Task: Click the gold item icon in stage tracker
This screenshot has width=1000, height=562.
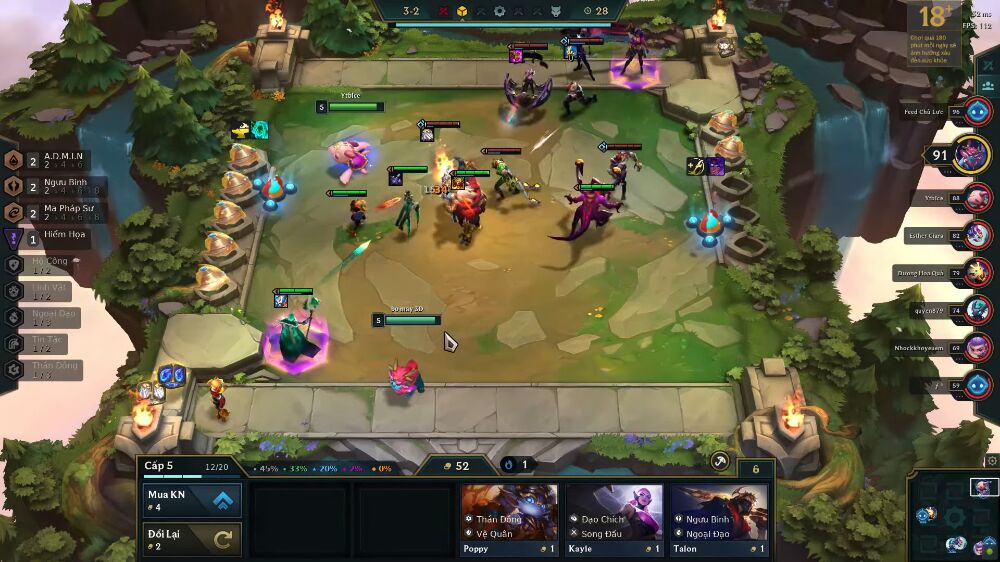Action: click(x=463, y=12)
